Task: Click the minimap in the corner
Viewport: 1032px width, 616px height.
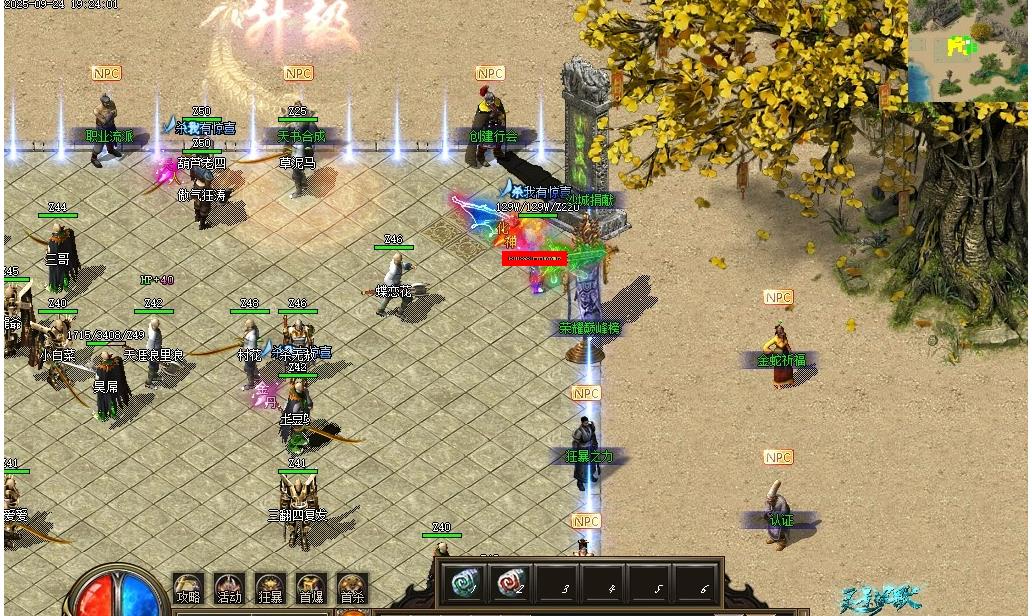Action: 967,50
